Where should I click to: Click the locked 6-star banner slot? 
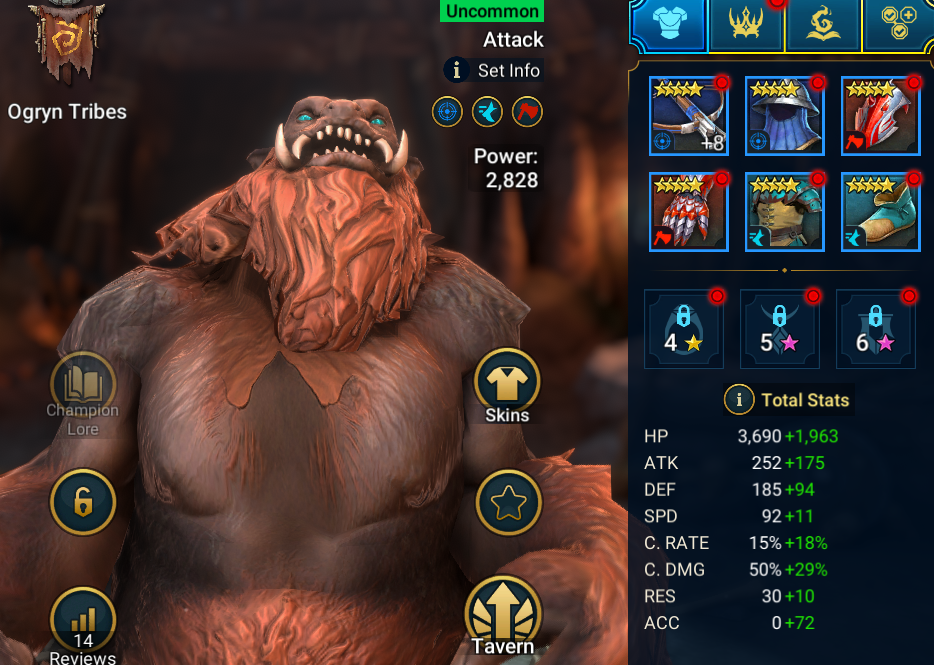click(876, 329)
